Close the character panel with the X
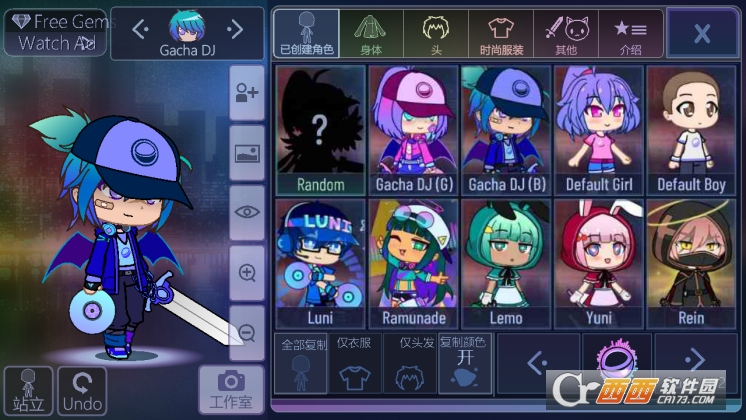The width and height of the screenshot is (746, 420). point(701,33)
